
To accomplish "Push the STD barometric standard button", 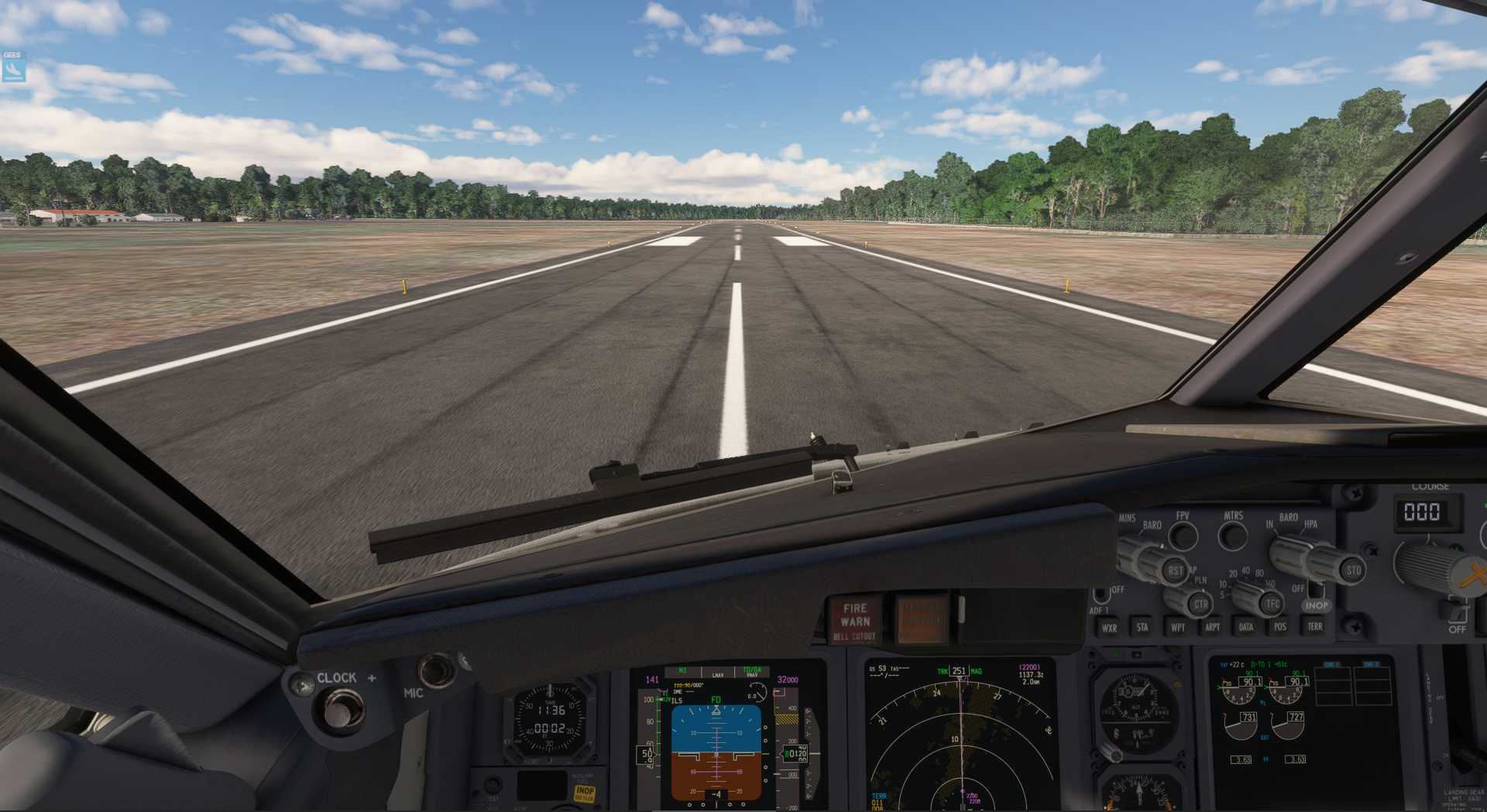I will pyautogui.click(x=1352, y=570).
